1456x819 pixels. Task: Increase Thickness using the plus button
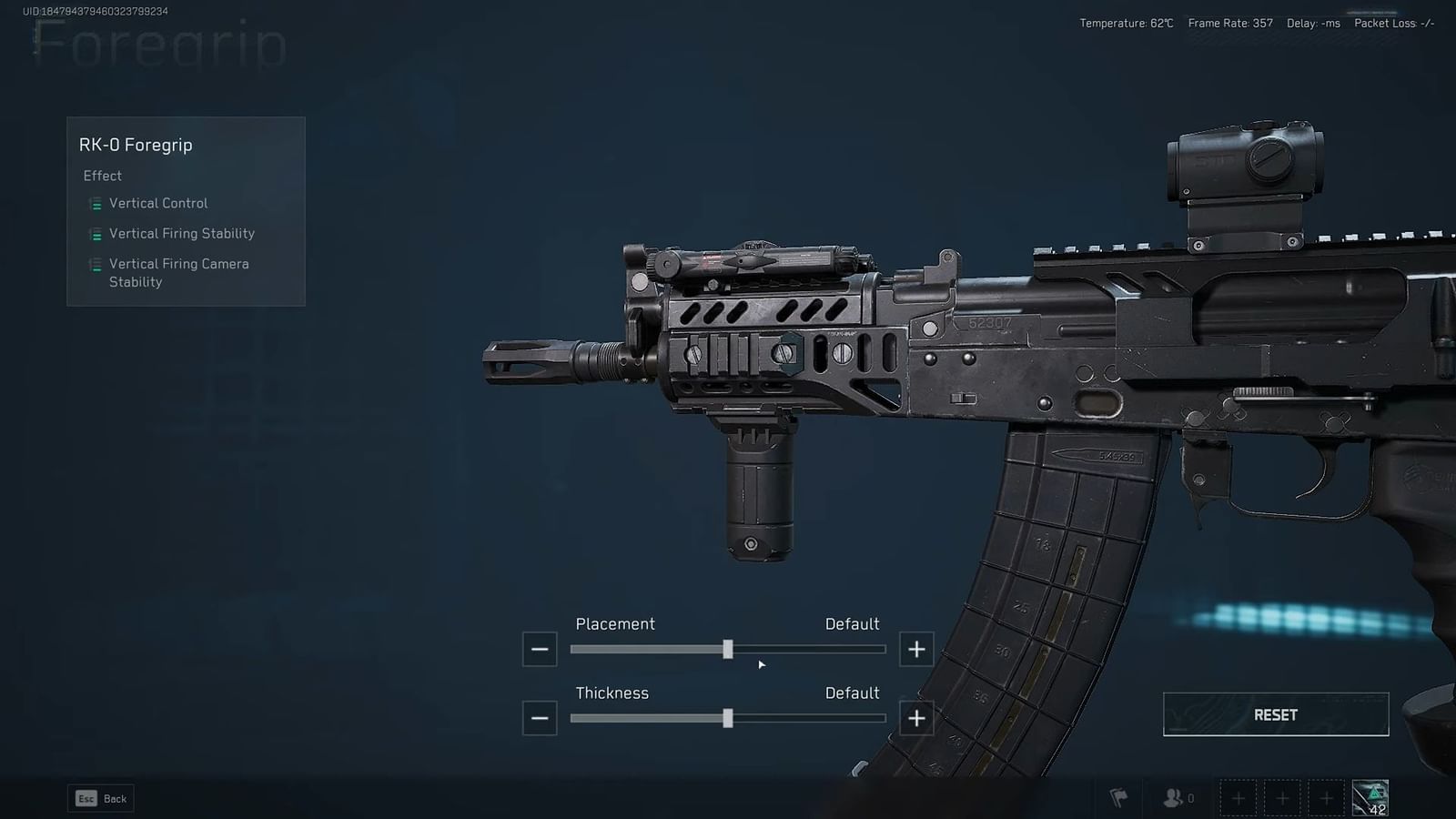coord(916,718)
